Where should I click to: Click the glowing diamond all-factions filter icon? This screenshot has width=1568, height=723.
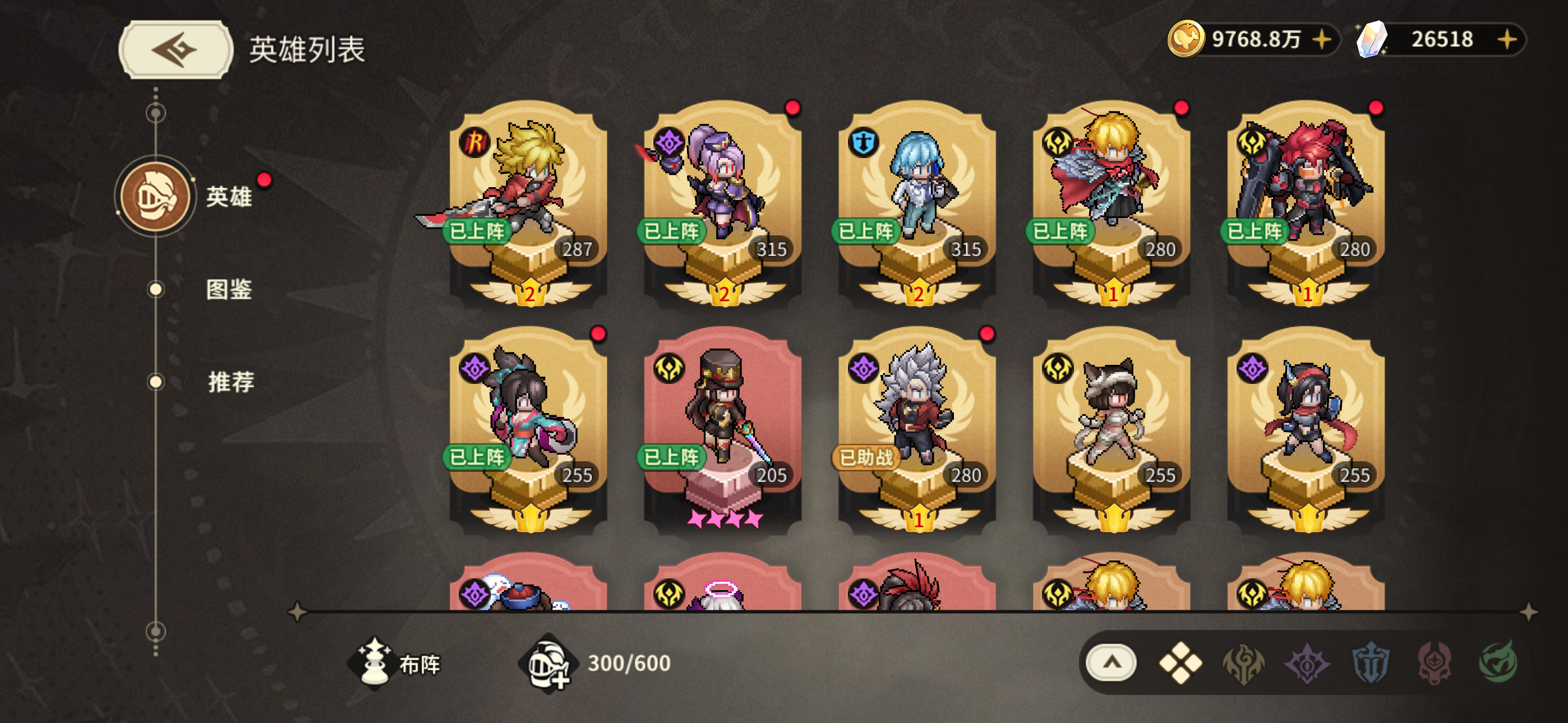coord(1180,666)
